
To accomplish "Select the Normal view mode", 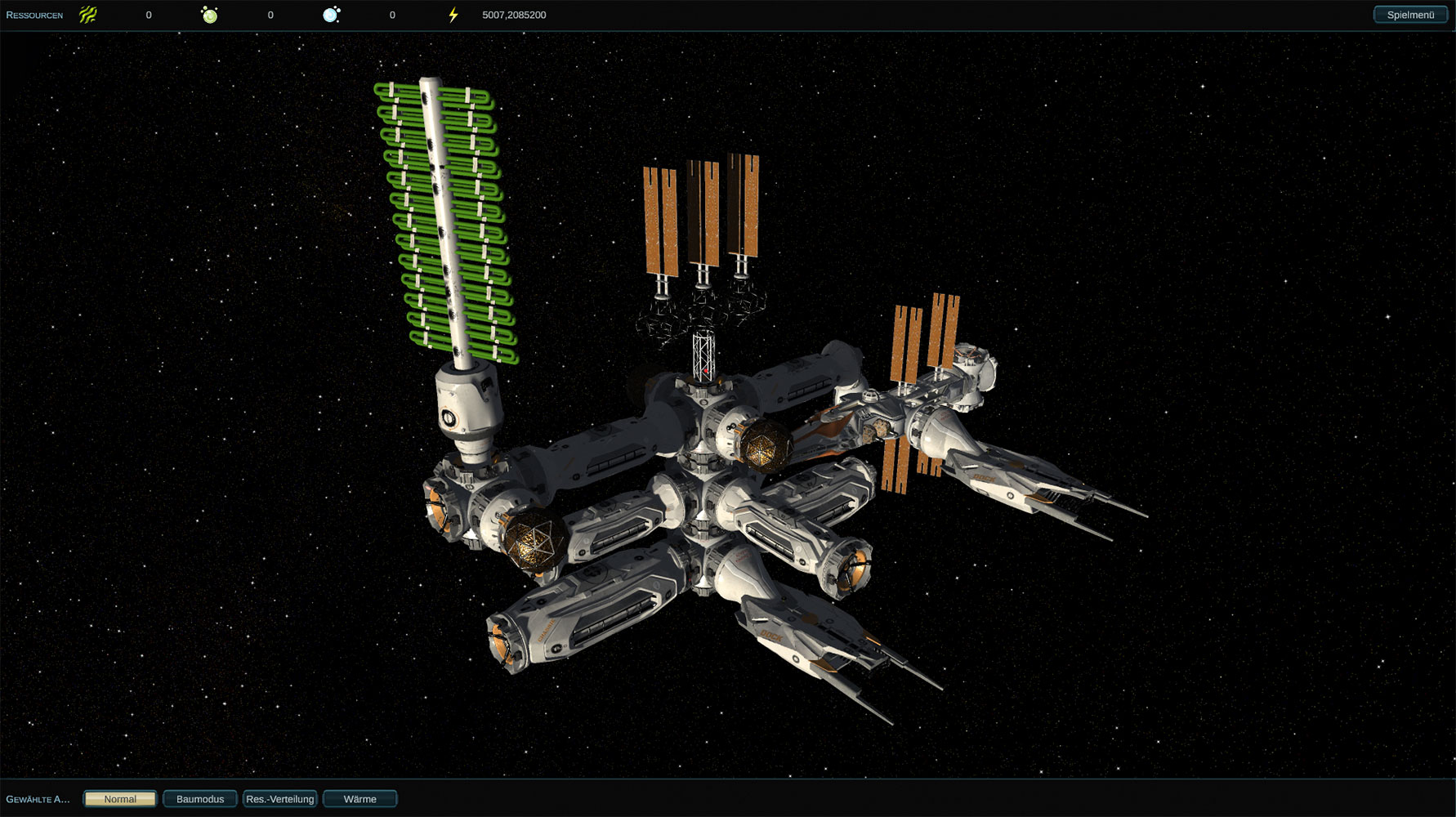I will coord(120,799).
